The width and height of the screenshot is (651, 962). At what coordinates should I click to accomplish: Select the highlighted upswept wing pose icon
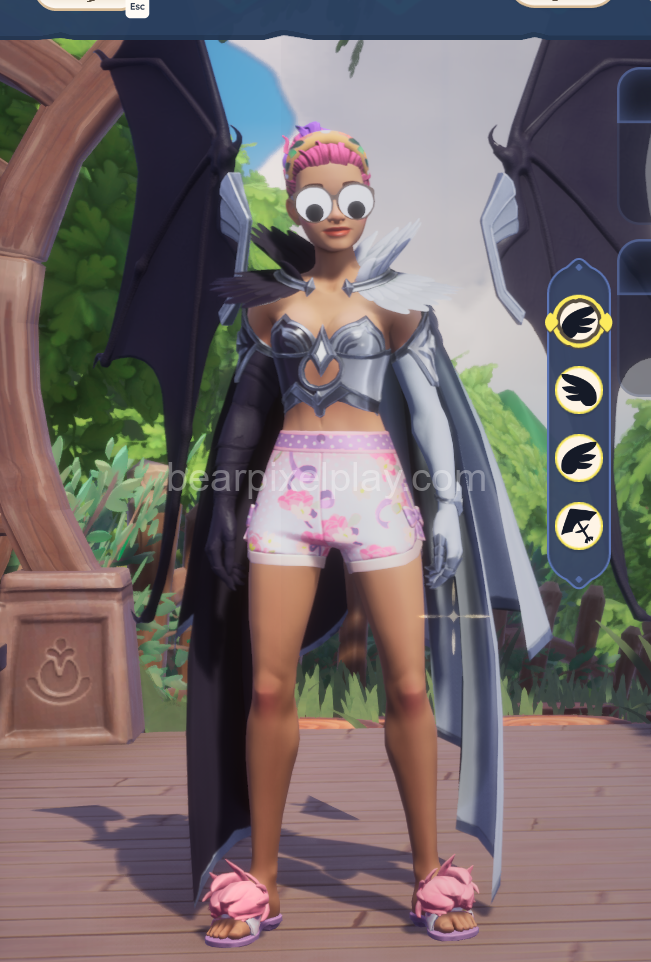pyautogui.click(x=578, y=321)
